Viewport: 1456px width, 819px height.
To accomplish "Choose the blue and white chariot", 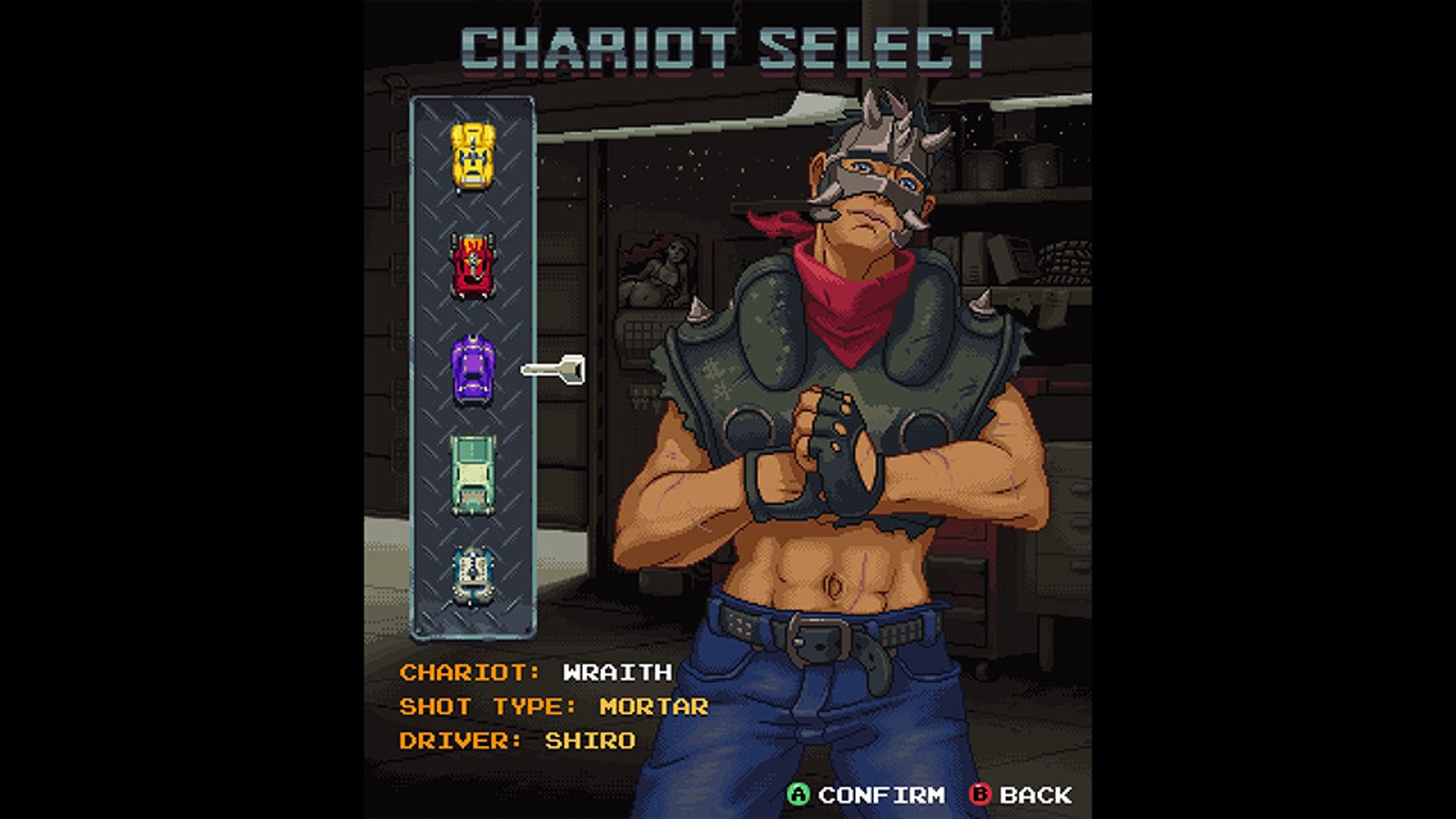I will coord(472,576).
